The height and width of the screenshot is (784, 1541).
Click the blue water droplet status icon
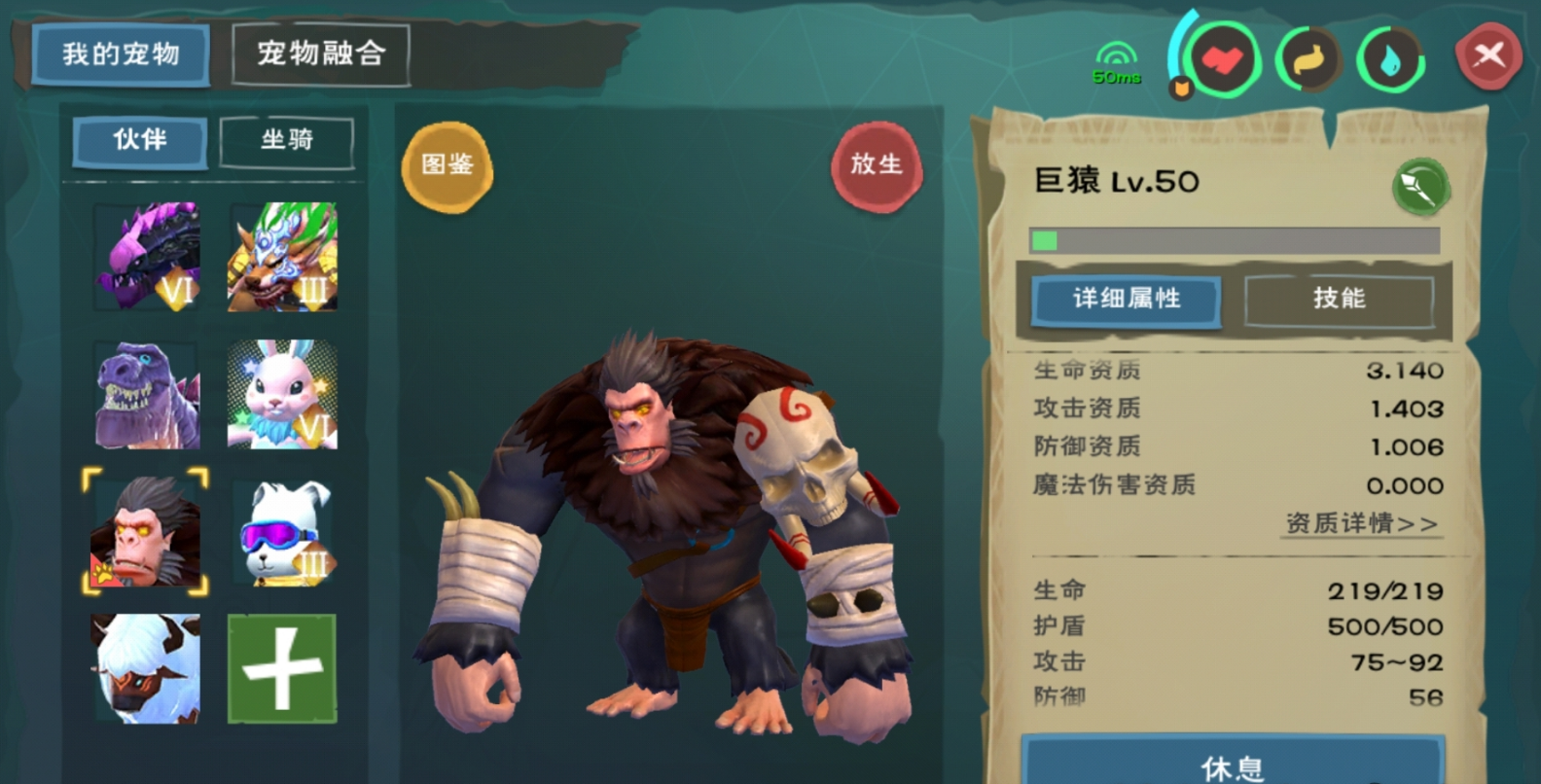click(x=1390, y=58)
